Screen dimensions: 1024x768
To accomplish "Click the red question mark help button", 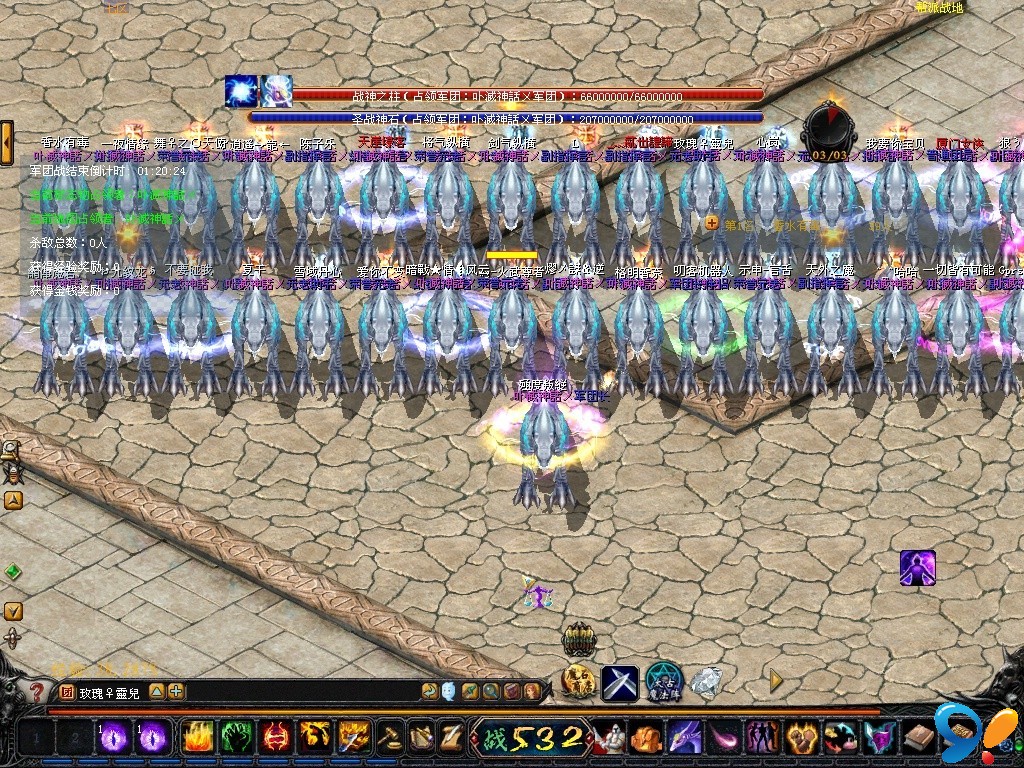I will 36,691.
